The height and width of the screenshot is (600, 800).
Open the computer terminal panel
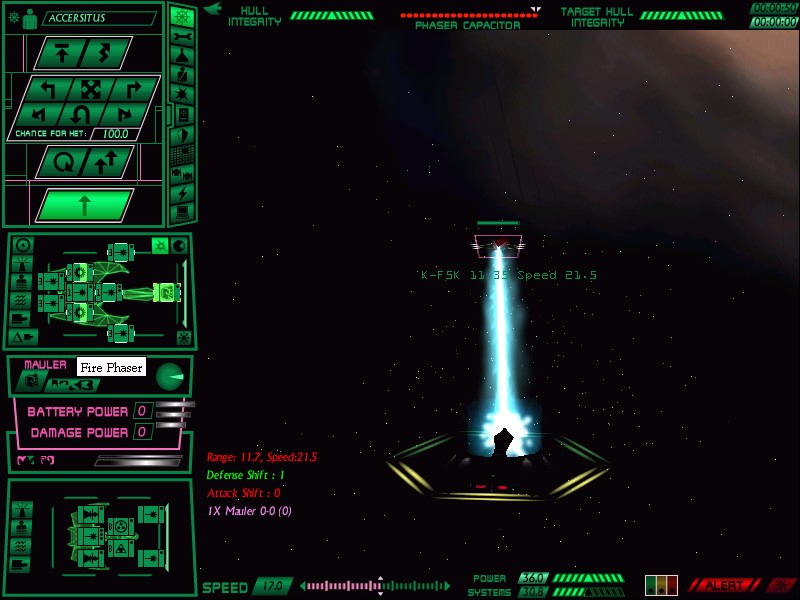click(183, 212)
